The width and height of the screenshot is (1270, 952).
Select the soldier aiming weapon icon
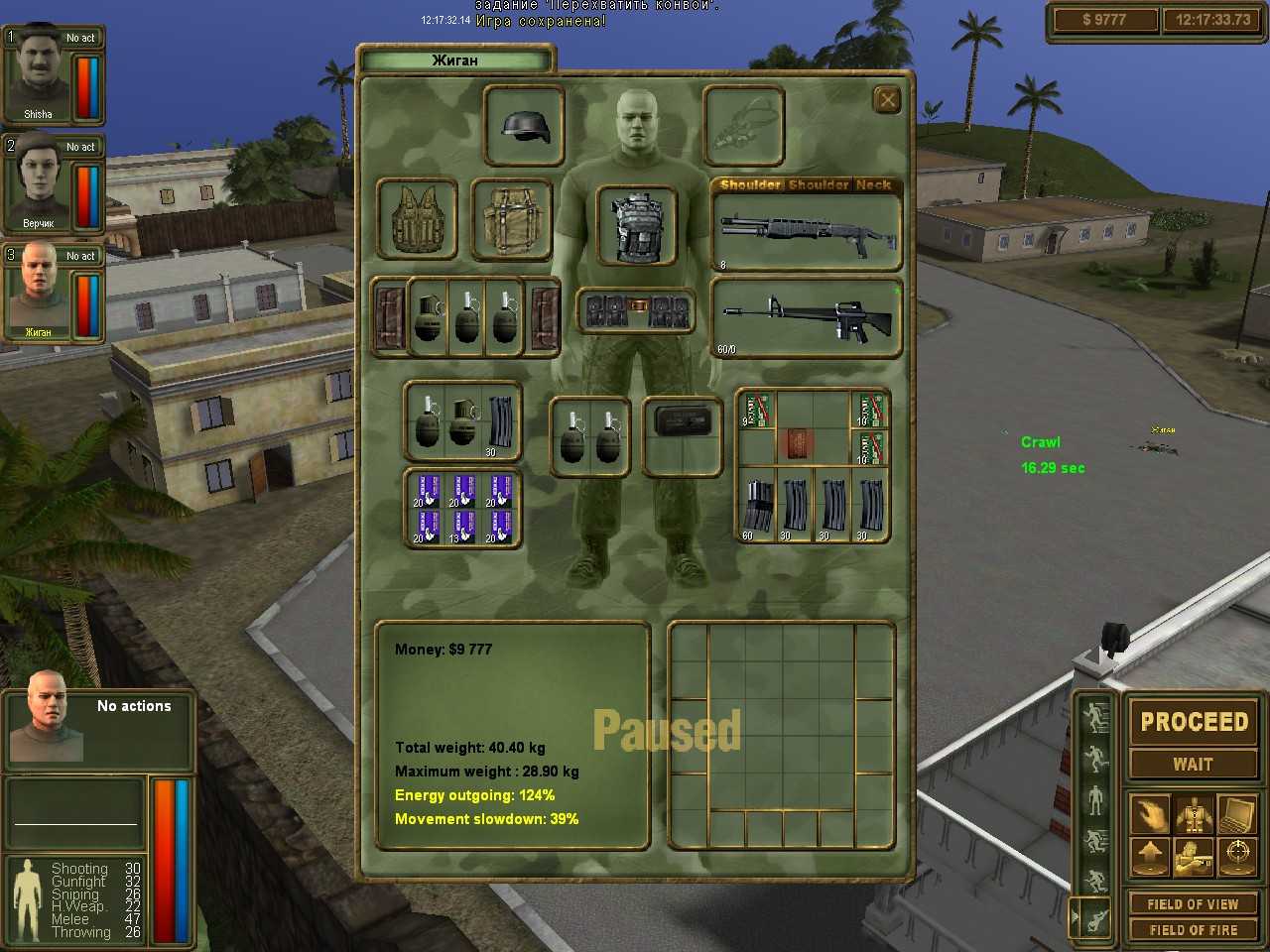[x=1193, y=856]
